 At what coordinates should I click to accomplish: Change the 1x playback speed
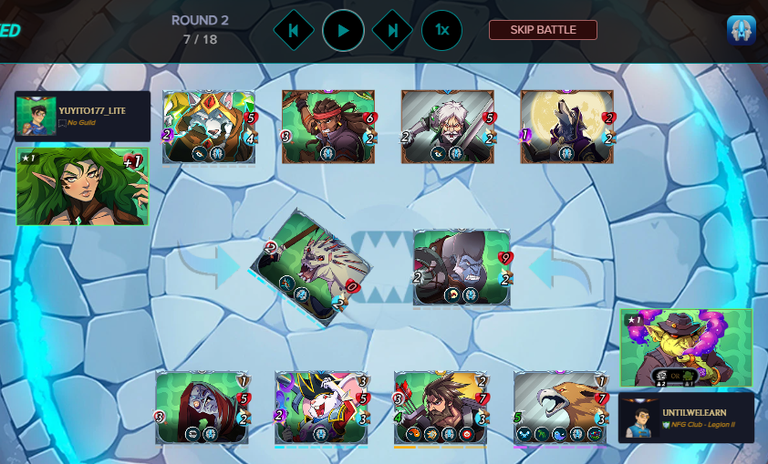click(x=441, y=30)
